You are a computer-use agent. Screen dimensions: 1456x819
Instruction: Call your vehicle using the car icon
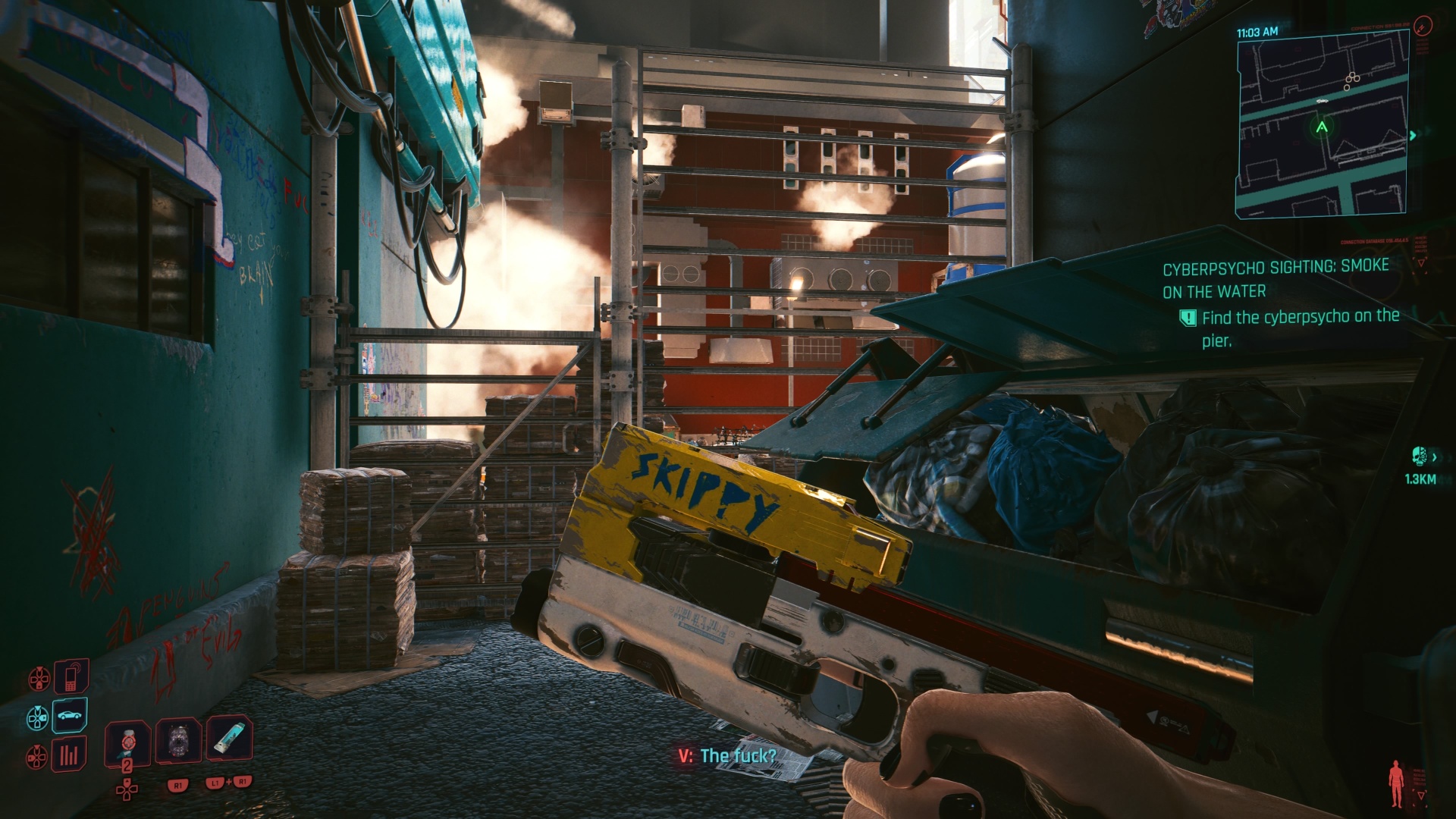68,716
